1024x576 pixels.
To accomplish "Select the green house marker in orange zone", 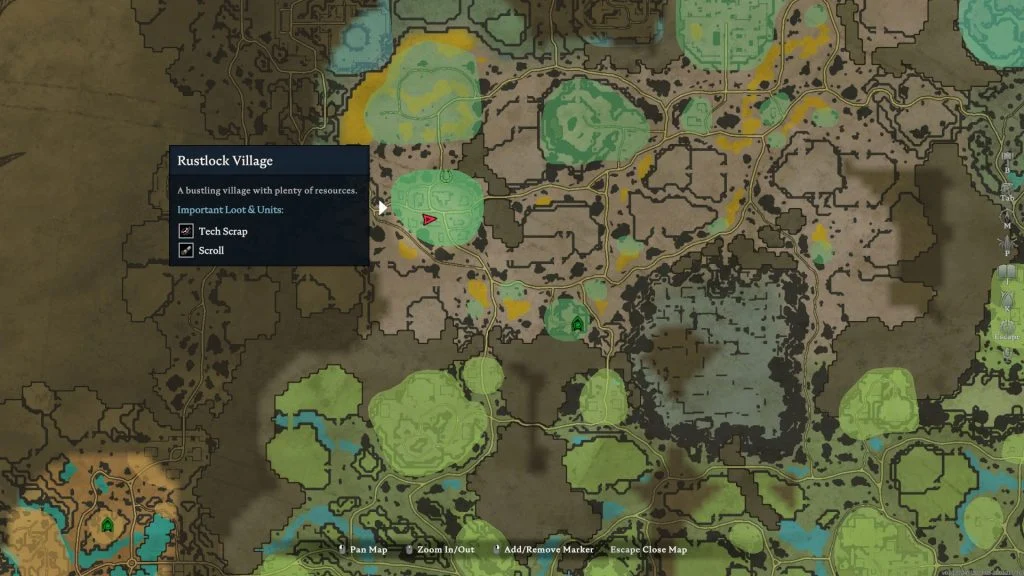I will [107, 523].
